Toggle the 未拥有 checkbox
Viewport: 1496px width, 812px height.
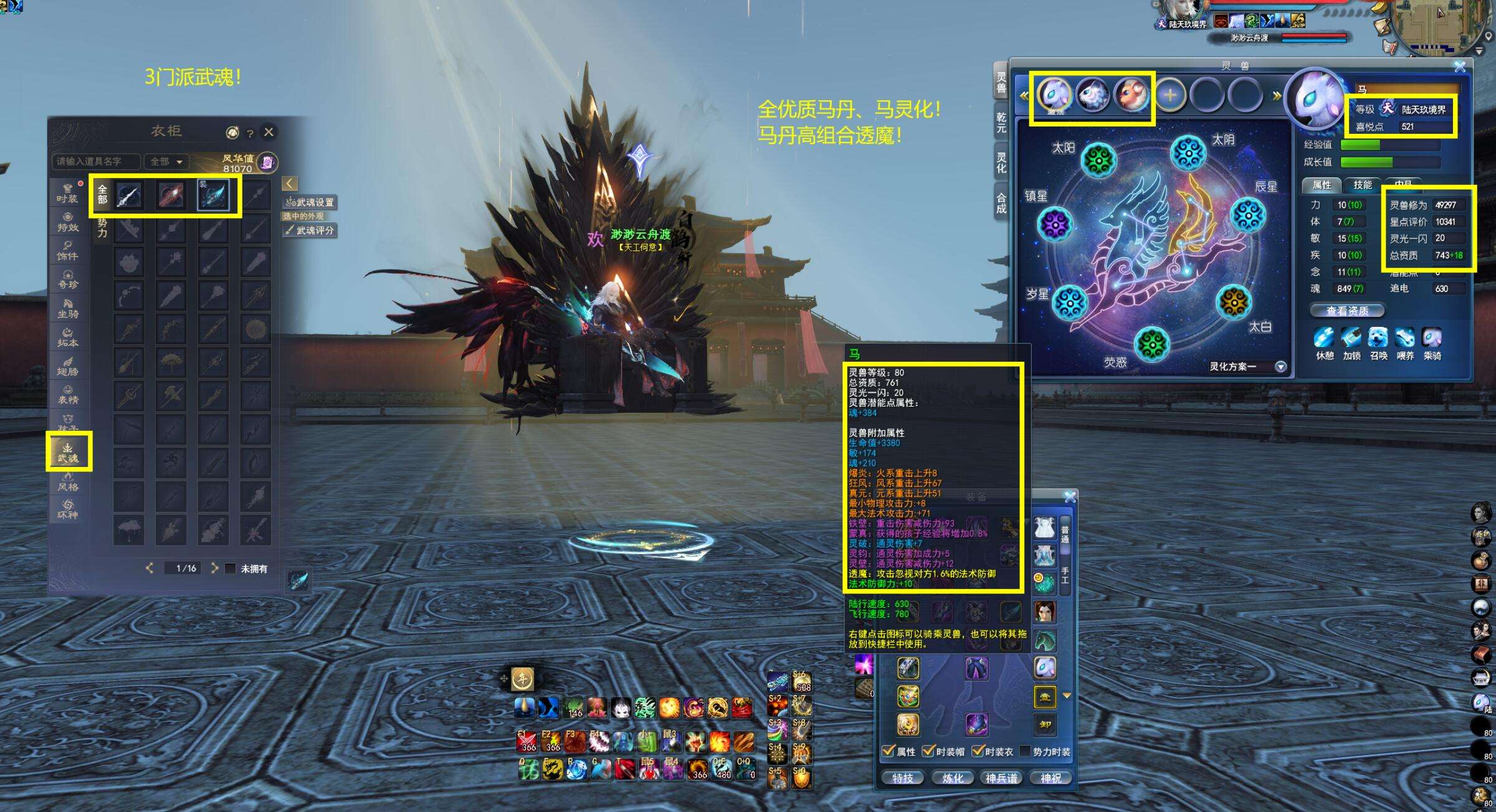tap(231, 569)
